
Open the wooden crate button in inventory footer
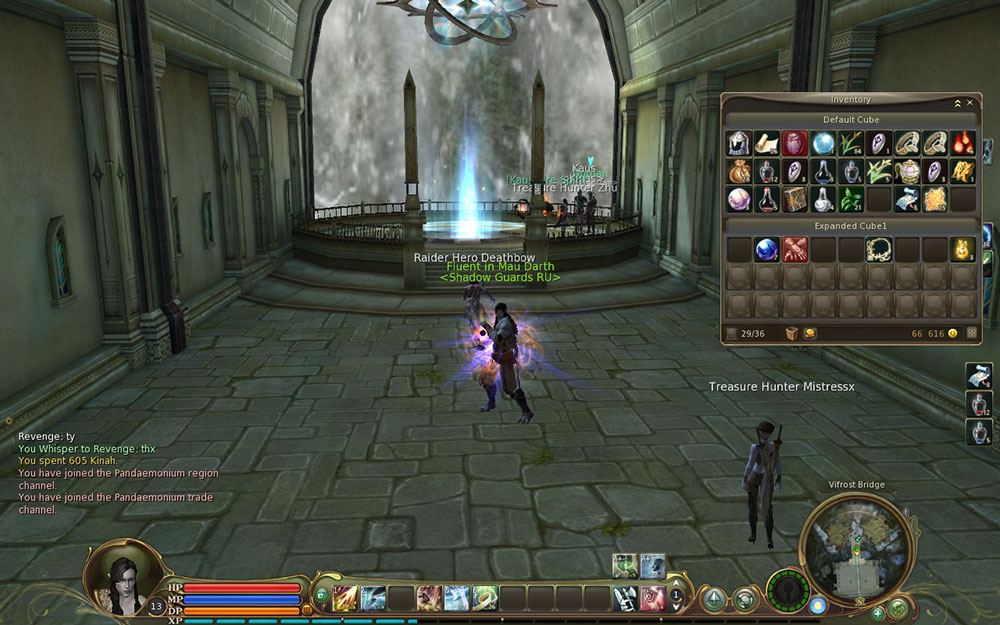791,333
